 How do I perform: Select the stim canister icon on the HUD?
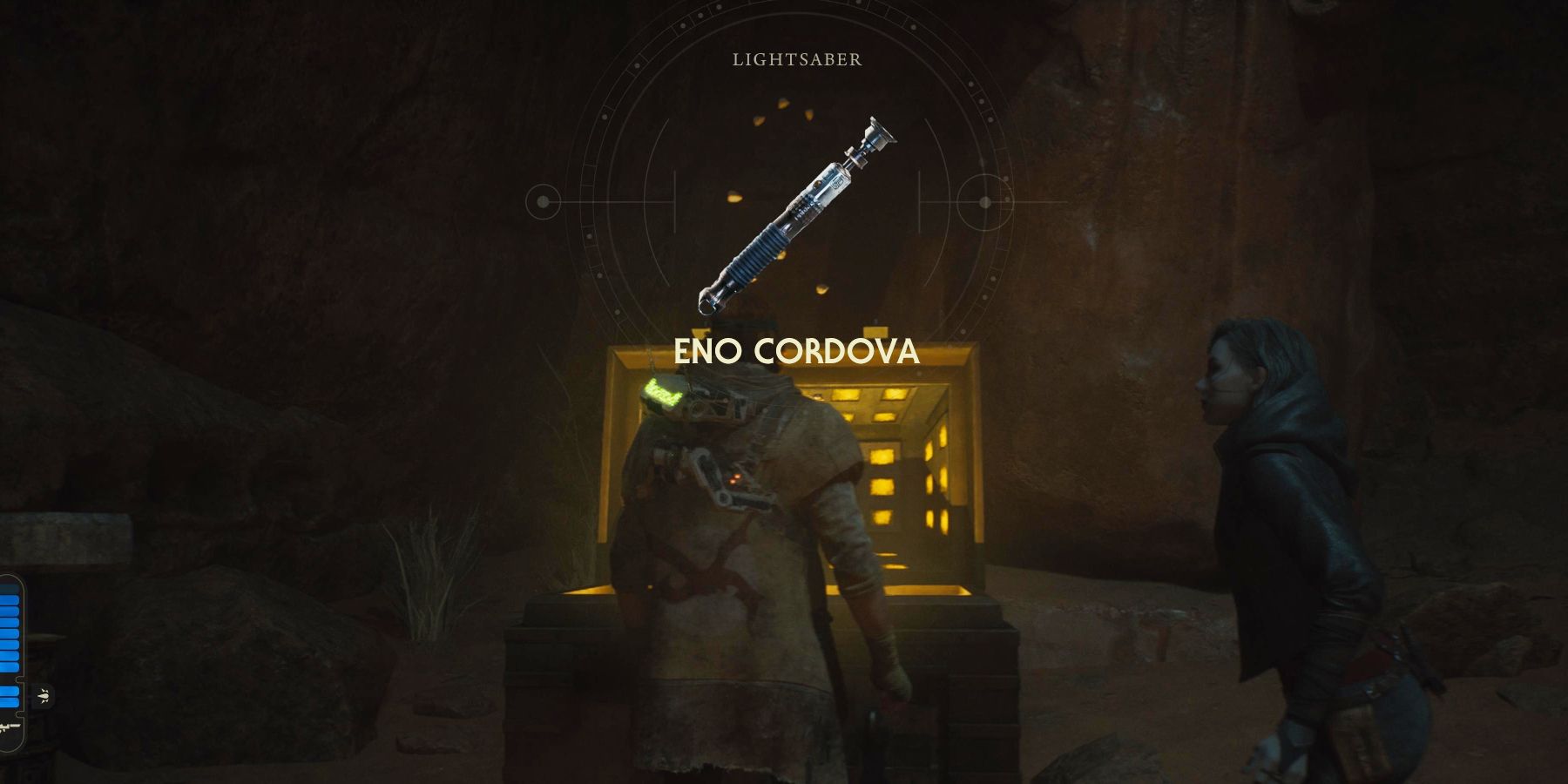[x=44, y=695]
